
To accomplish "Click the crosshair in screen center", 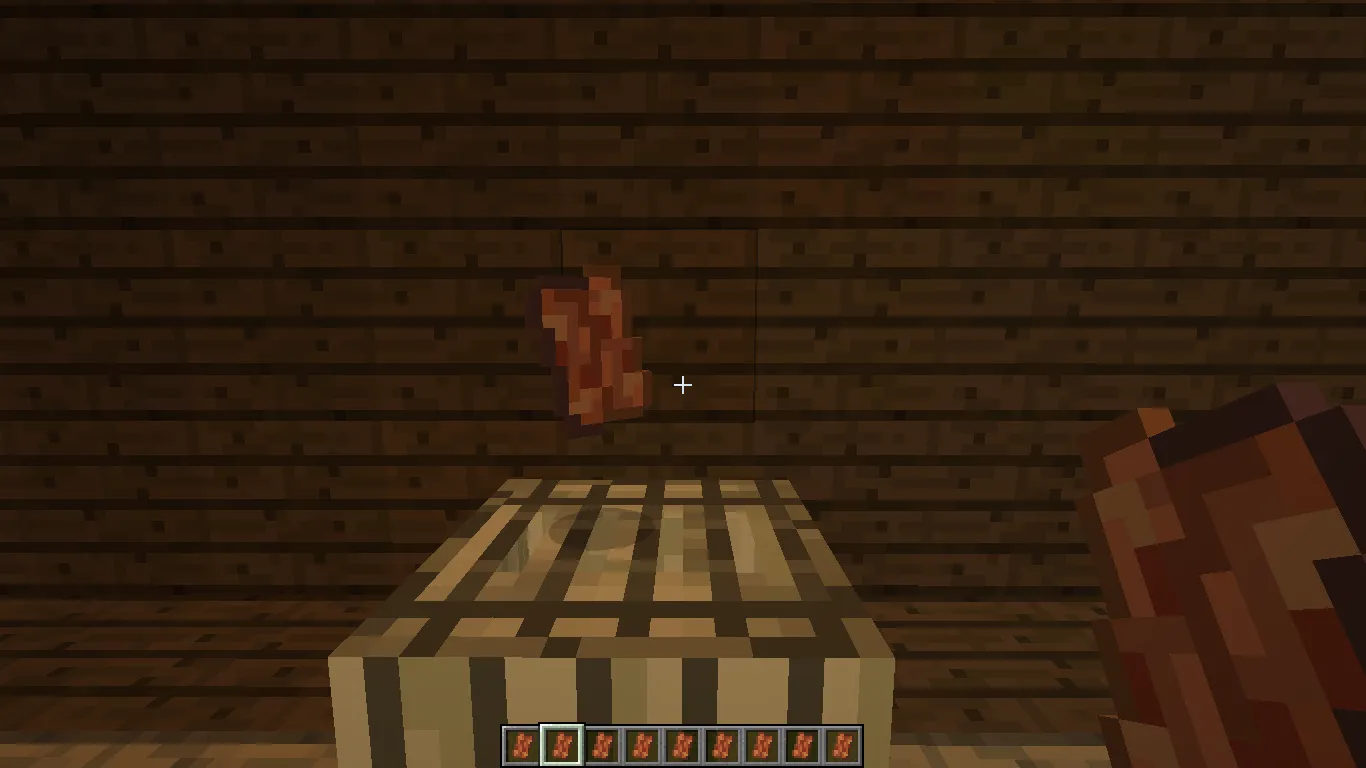I will pos(683,385).
